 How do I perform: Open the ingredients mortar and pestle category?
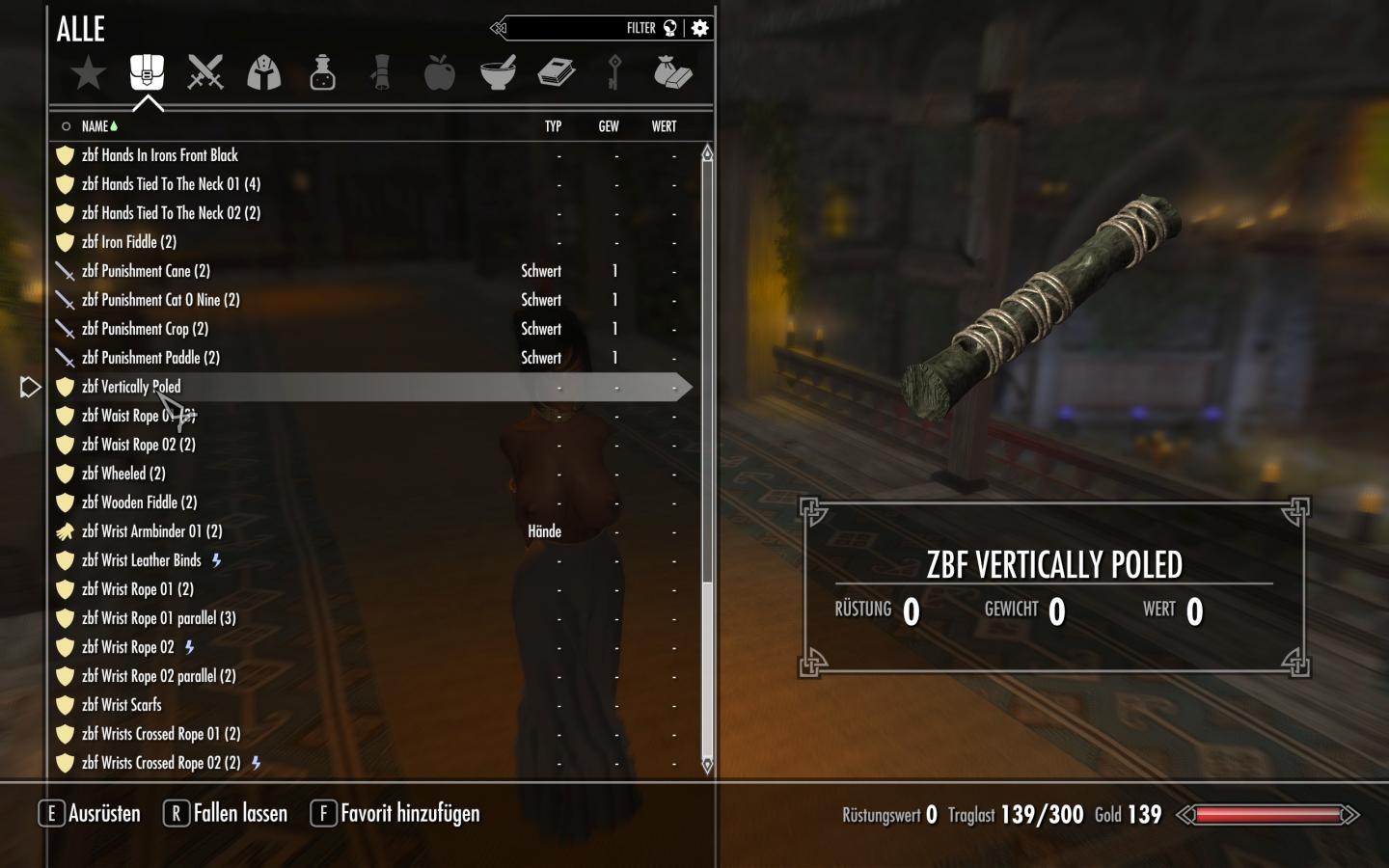[x=499, y=71]
